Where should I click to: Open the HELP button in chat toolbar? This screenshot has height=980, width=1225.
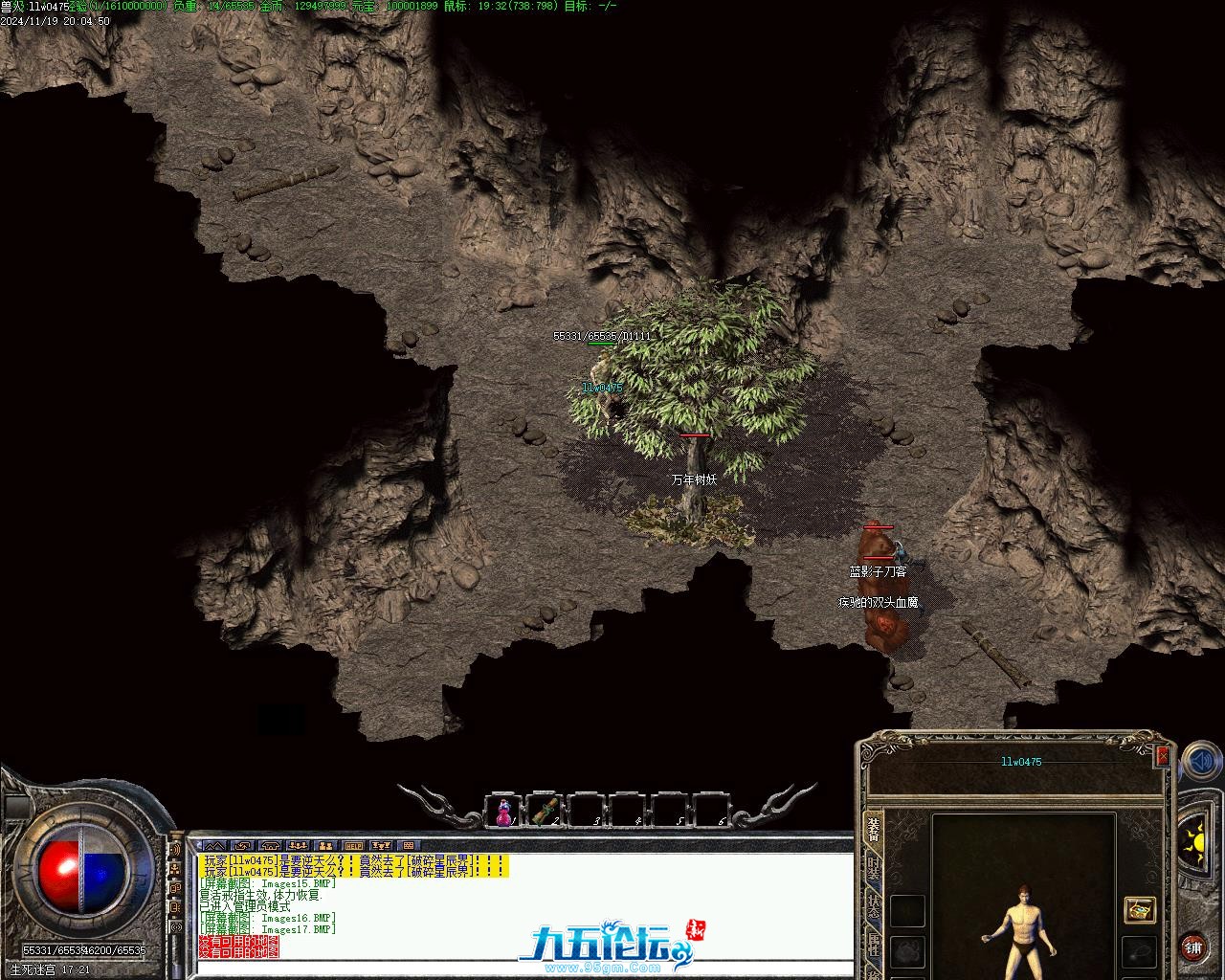354,846
